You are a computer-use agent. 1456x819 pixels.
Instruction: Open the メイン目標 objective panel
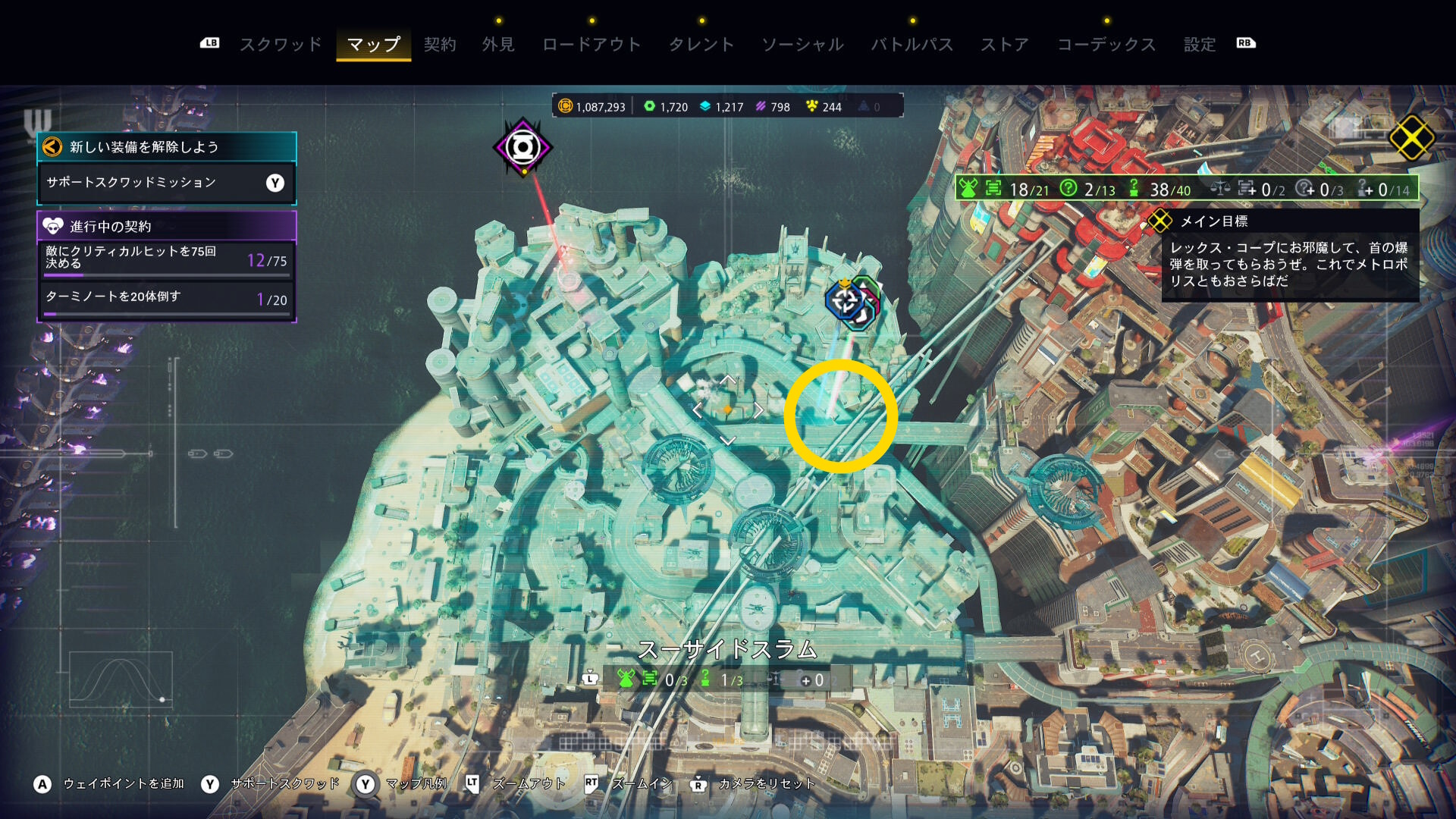[x=1289, y=255]
